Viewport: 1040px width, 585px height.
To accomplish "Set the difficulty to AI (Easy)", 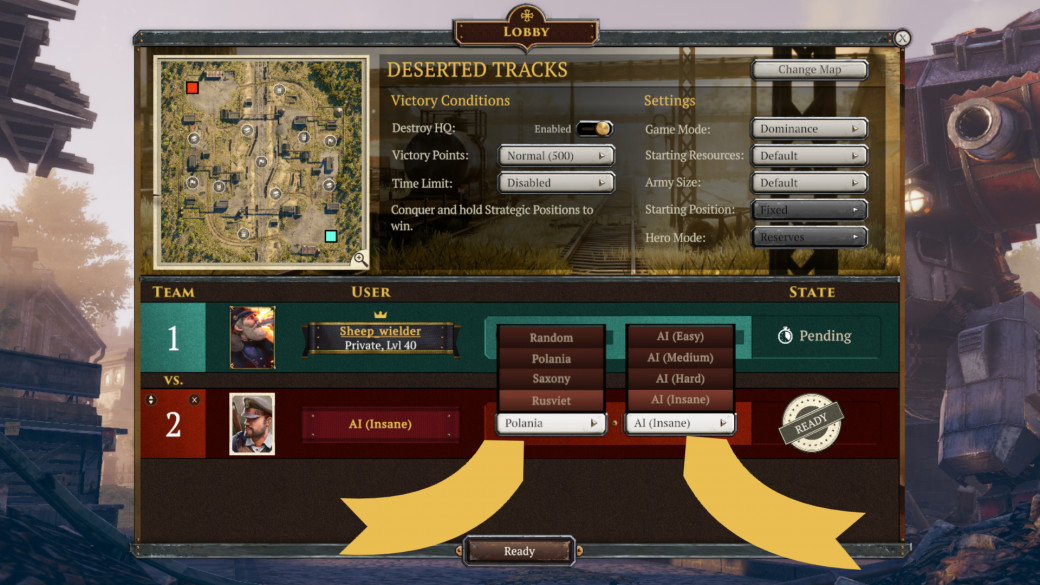I will click(680, 337).
